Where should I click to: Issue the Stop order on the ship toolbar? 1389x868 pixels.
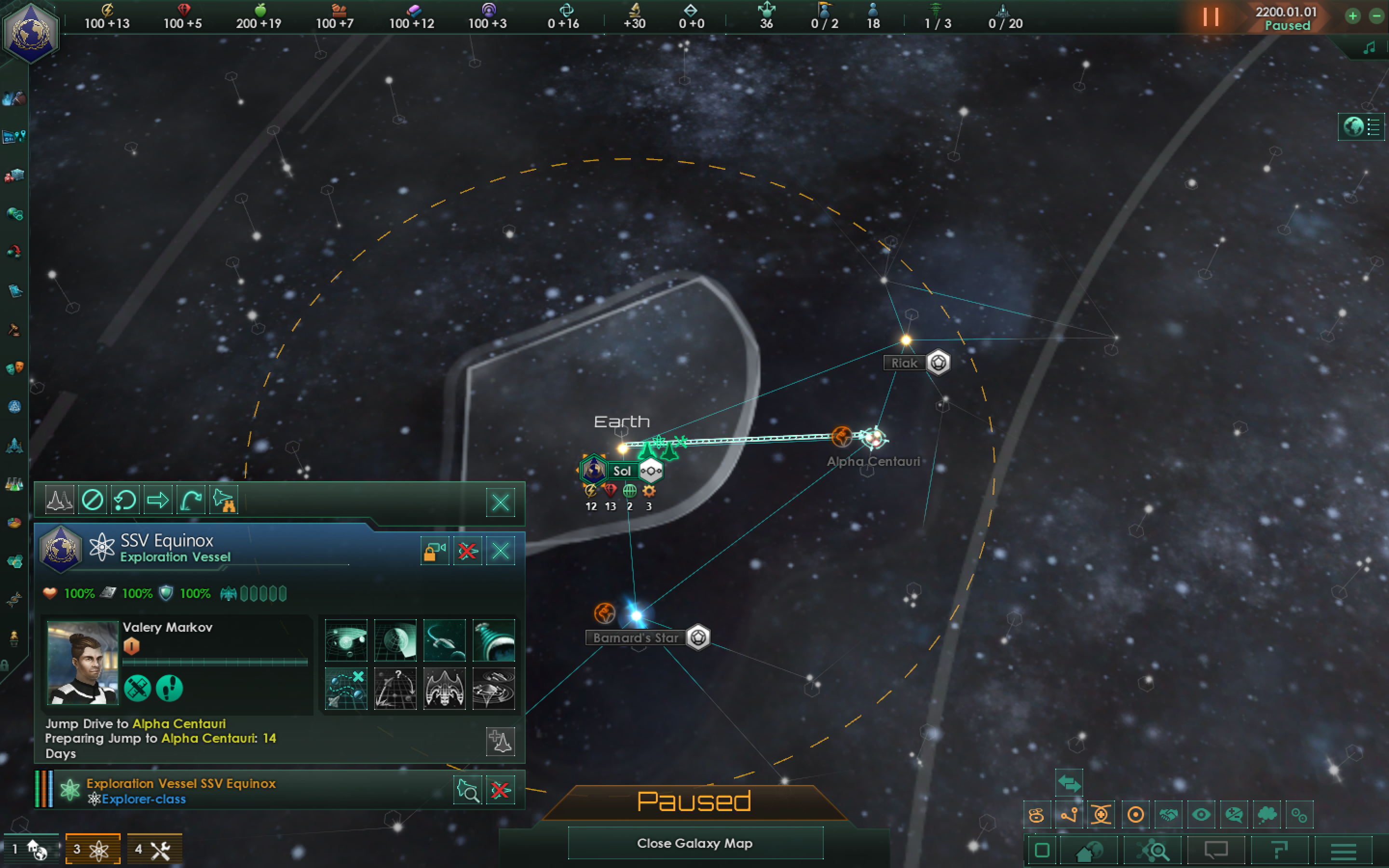tap(94, 500)
